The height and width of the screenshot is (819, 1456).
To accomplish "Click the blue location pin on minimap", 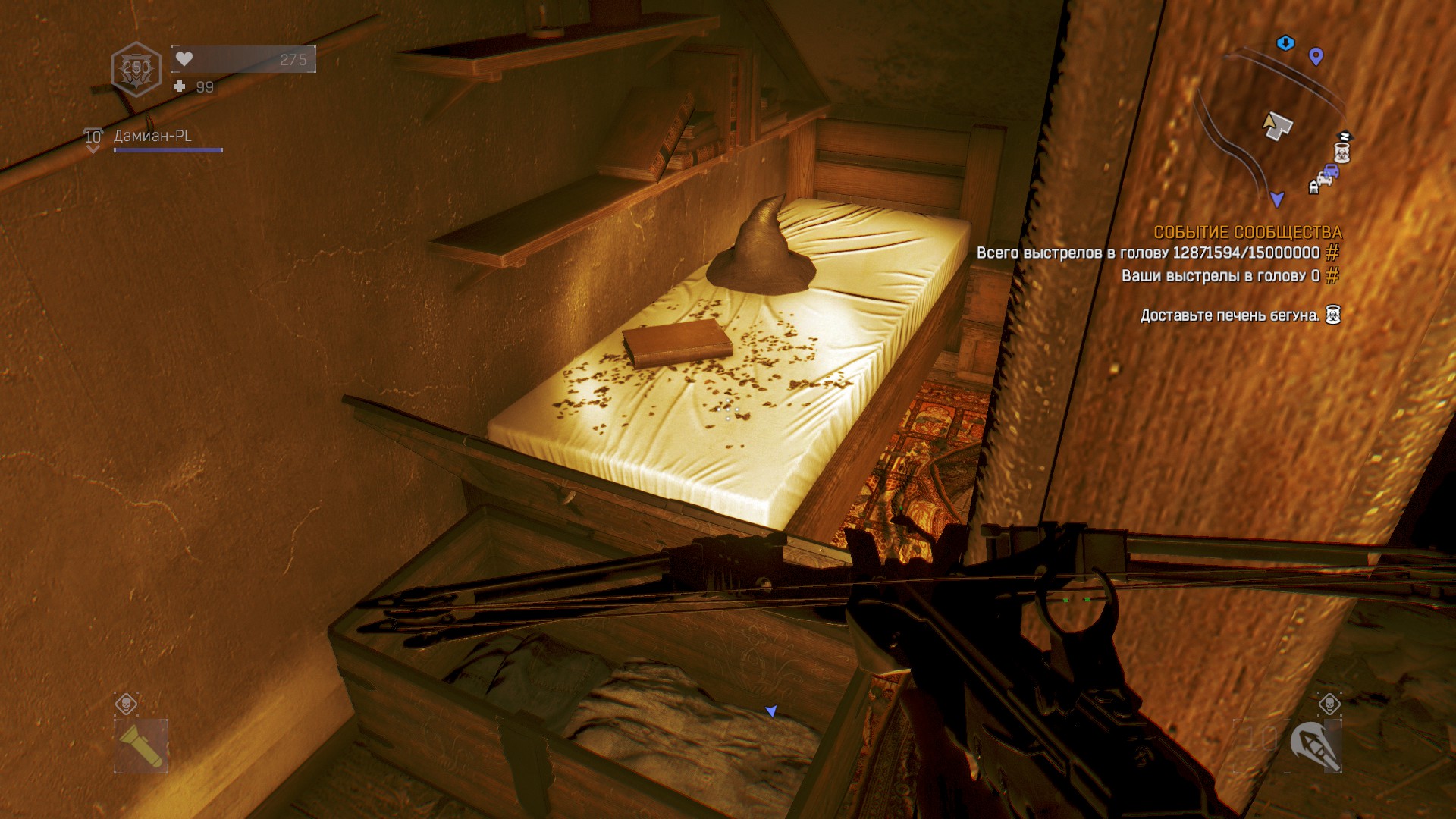I will (x=1316, y=56).
